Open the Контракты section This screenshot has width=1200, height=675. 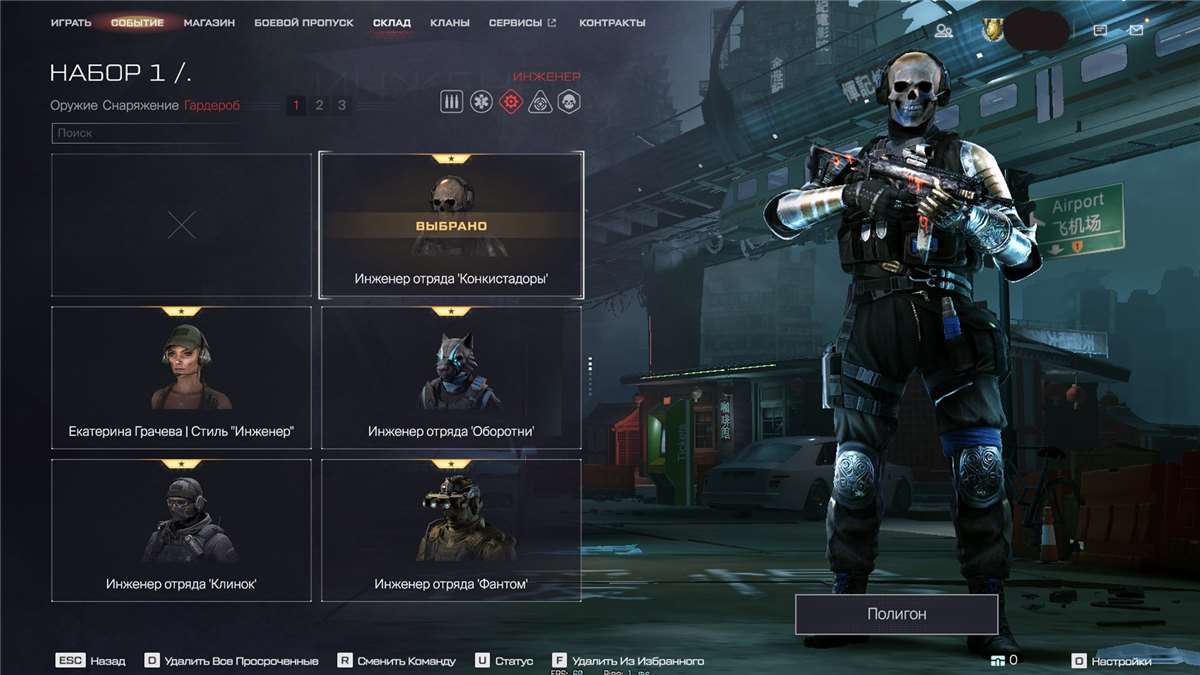(612, 23)
